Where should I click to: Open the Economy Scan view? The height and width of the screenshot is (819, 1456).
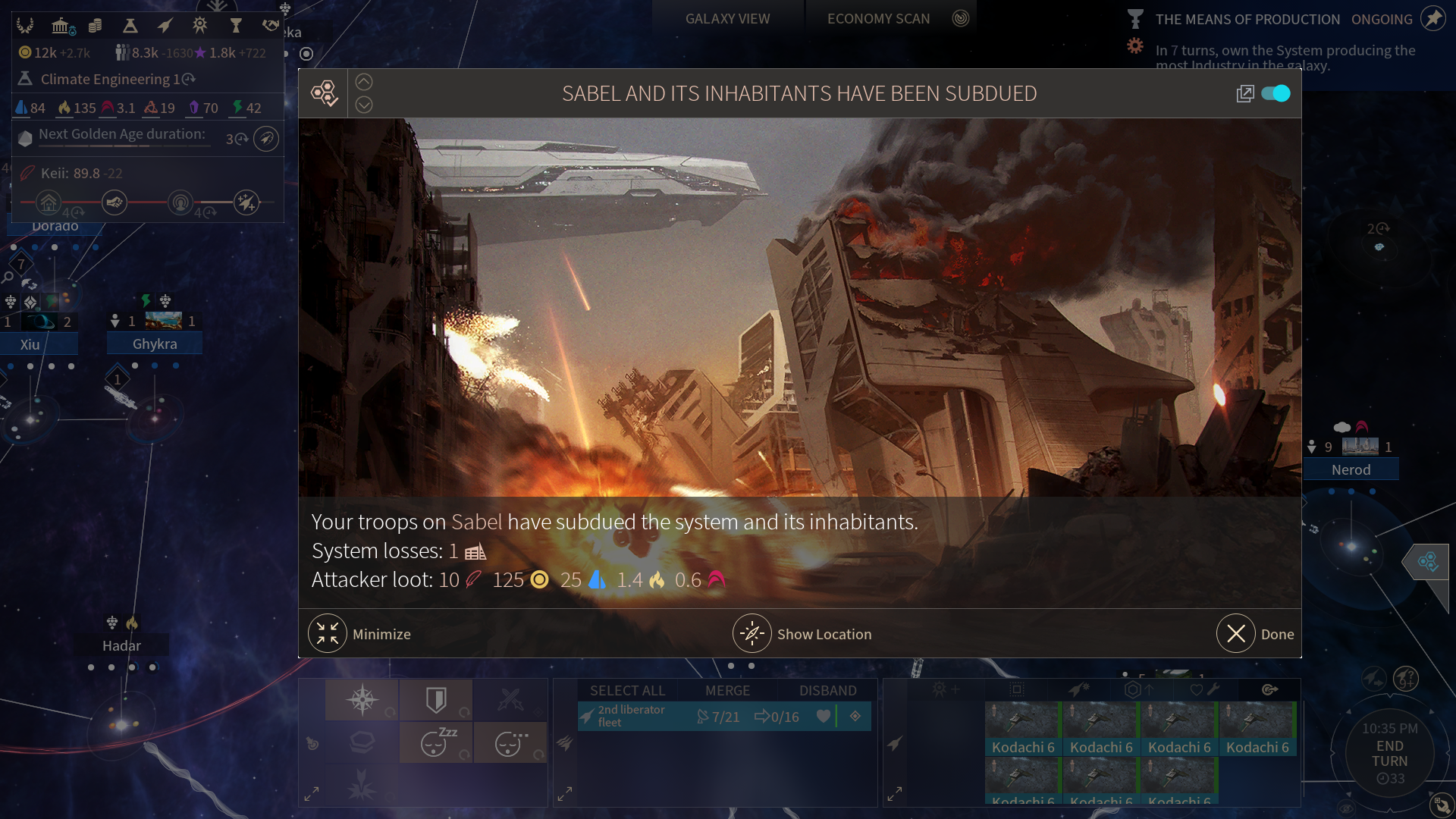click(x=878, y=19)
